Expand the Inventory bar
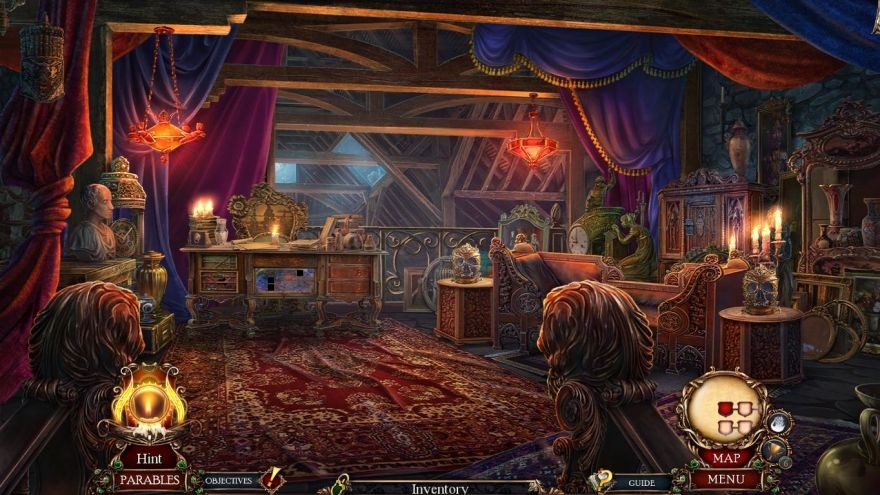 tap(440, 488)
